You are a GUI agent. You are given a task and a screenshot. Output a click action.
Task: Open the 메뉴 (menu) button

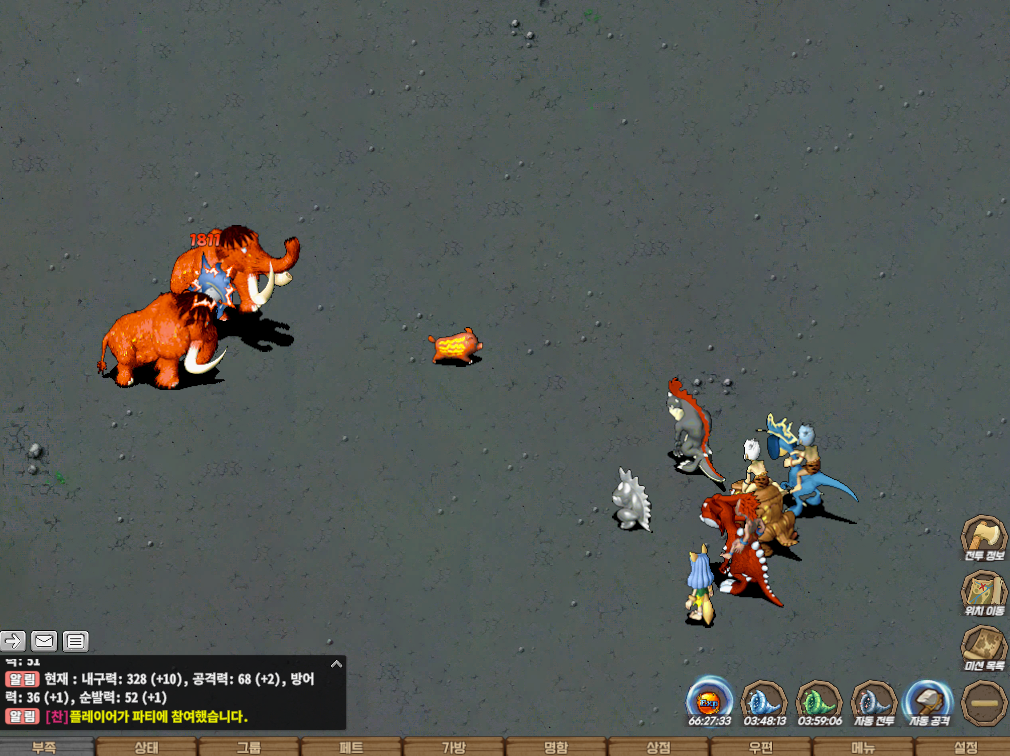click(863, 747)
